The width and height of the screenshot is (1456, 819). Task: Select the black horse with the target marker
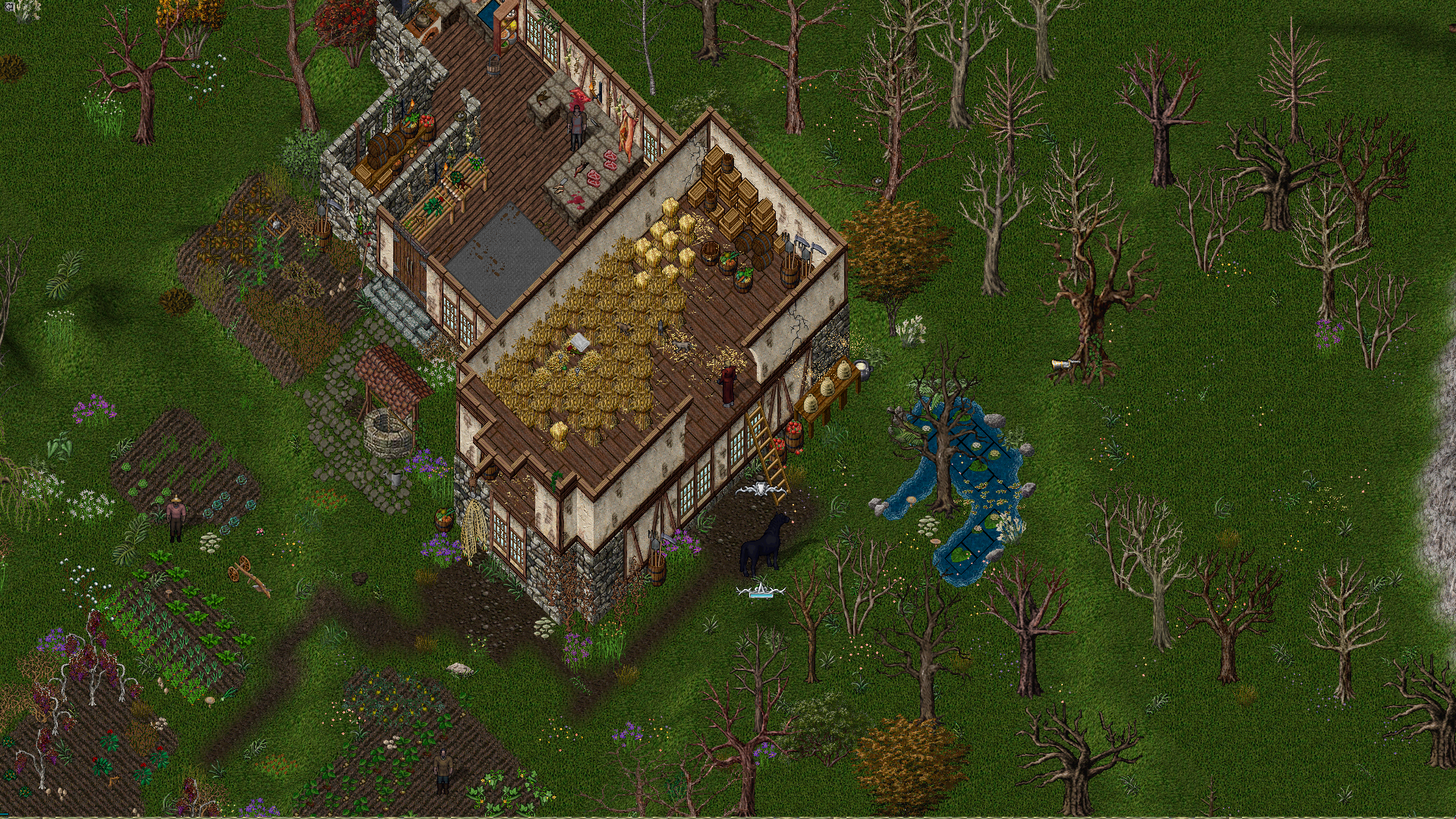pos(764,543)
